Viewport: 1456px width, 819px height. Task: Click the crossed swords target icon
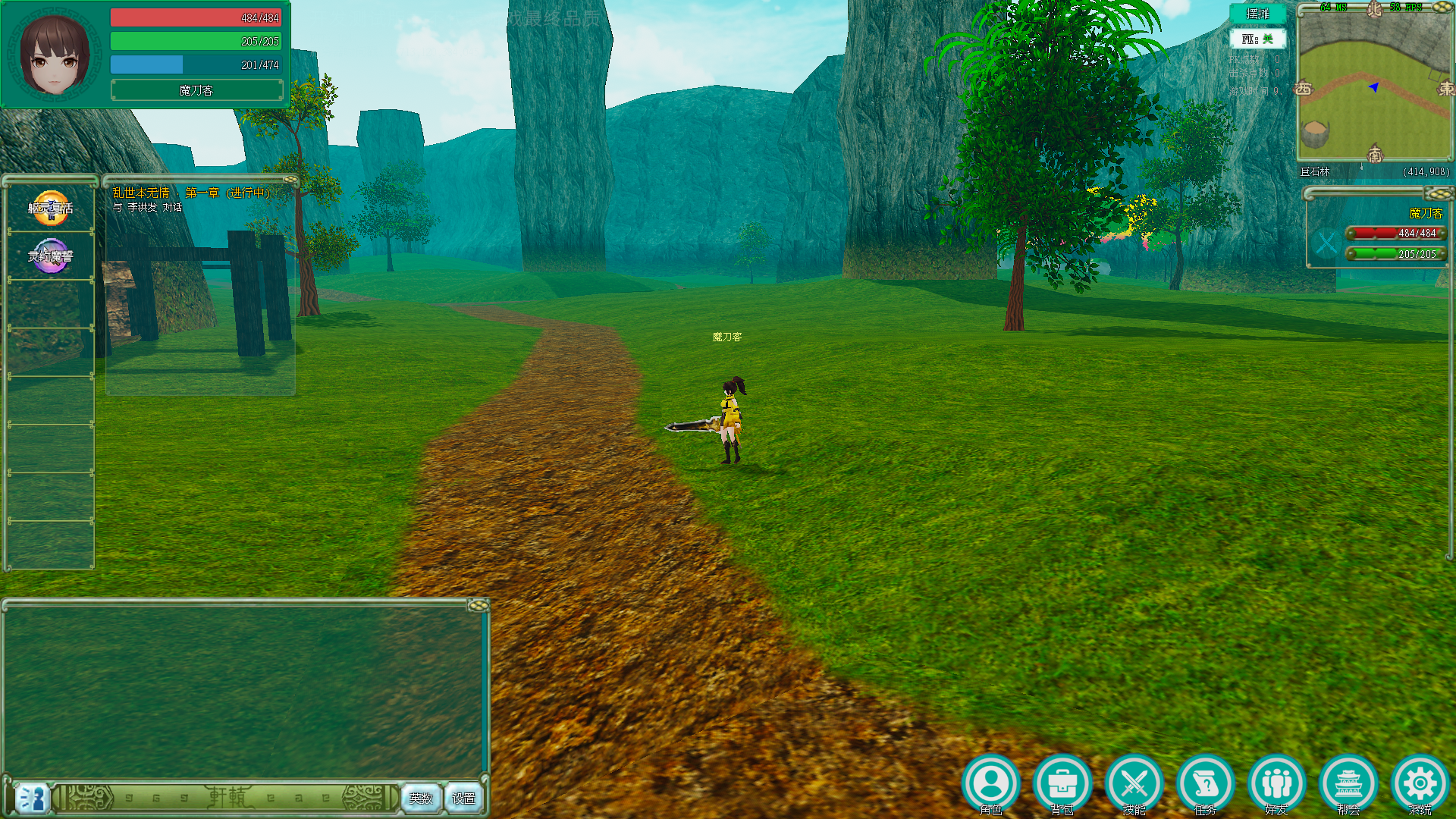click(x=1326, y=243)
